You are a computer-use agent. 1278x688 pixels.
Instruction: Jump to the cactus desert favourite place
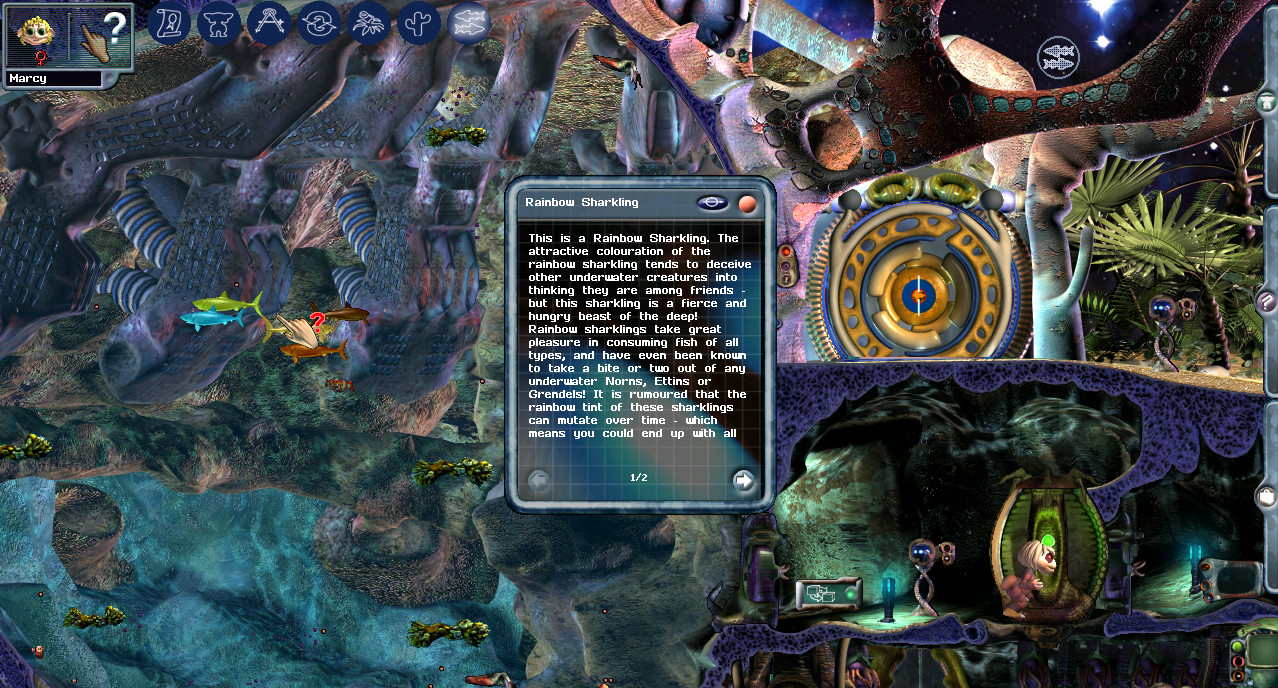419,23
